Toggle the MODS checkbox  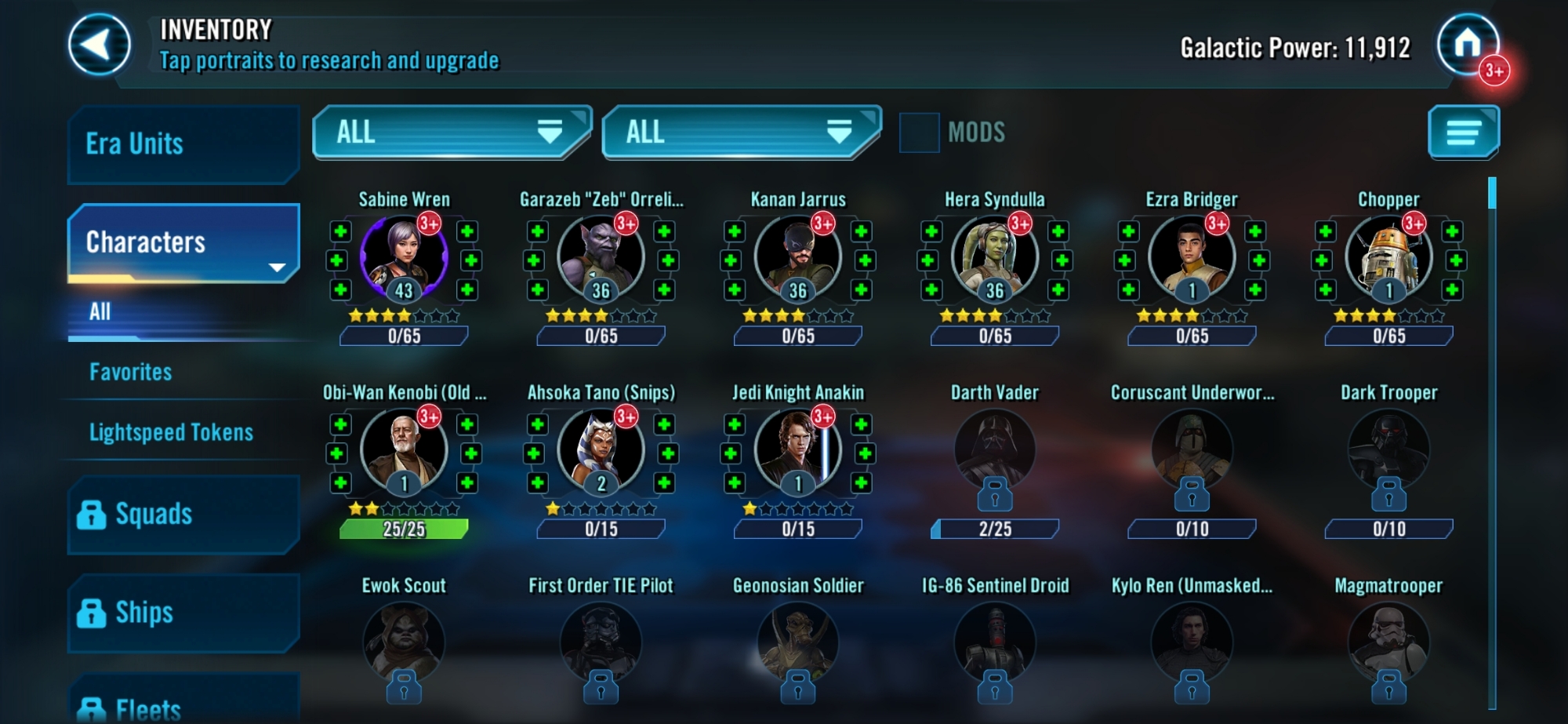pyautogui.click(x=919, y=132)
